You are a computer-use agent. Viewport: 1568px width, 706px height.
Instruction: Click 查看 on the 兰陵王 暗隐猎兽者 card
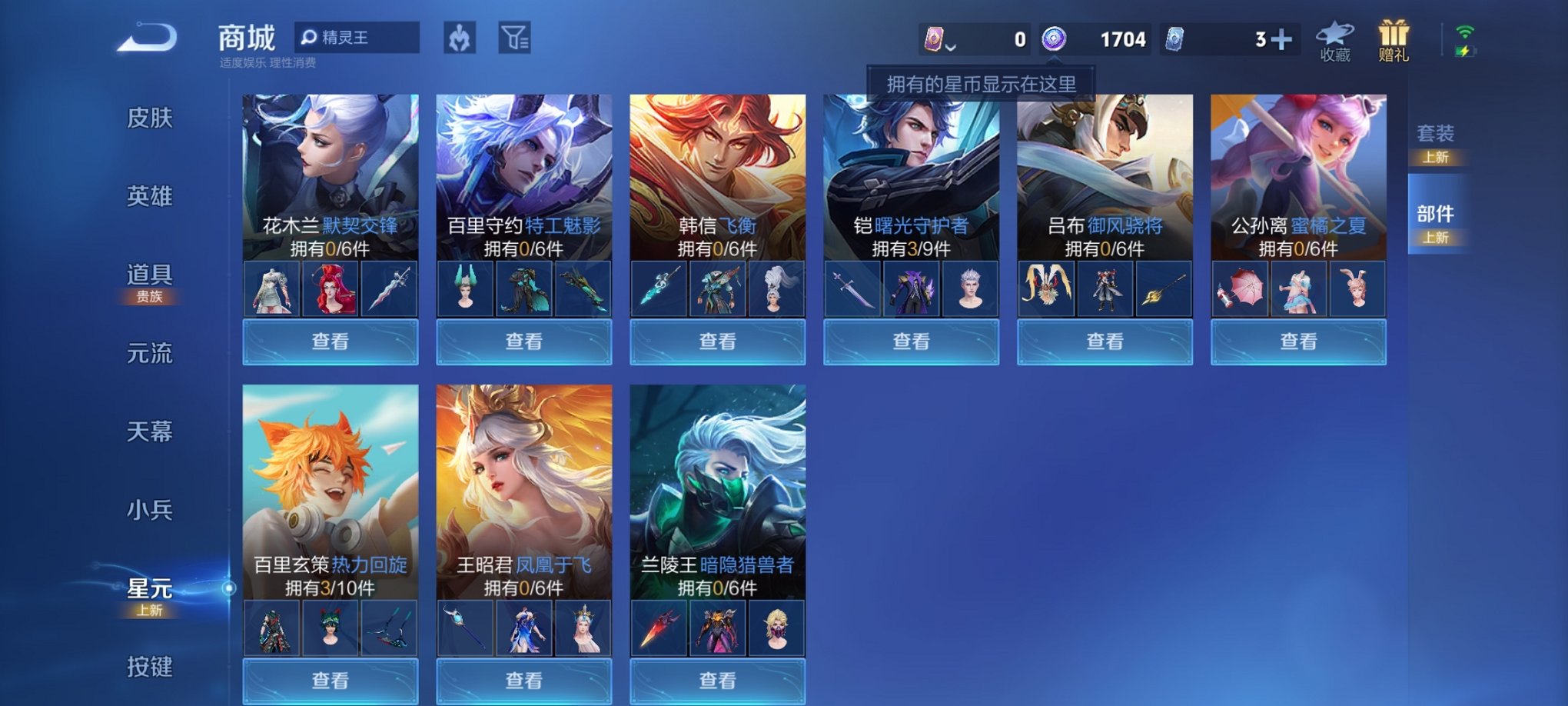pos(715,680)
